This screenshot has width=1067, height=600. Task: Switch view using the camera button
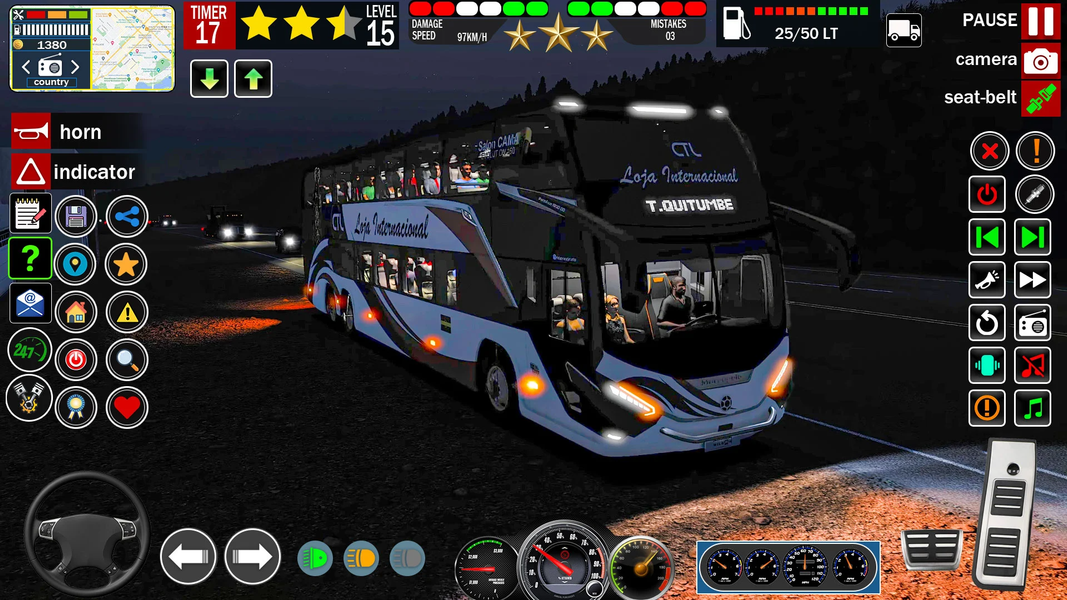tap(1040, 60)
